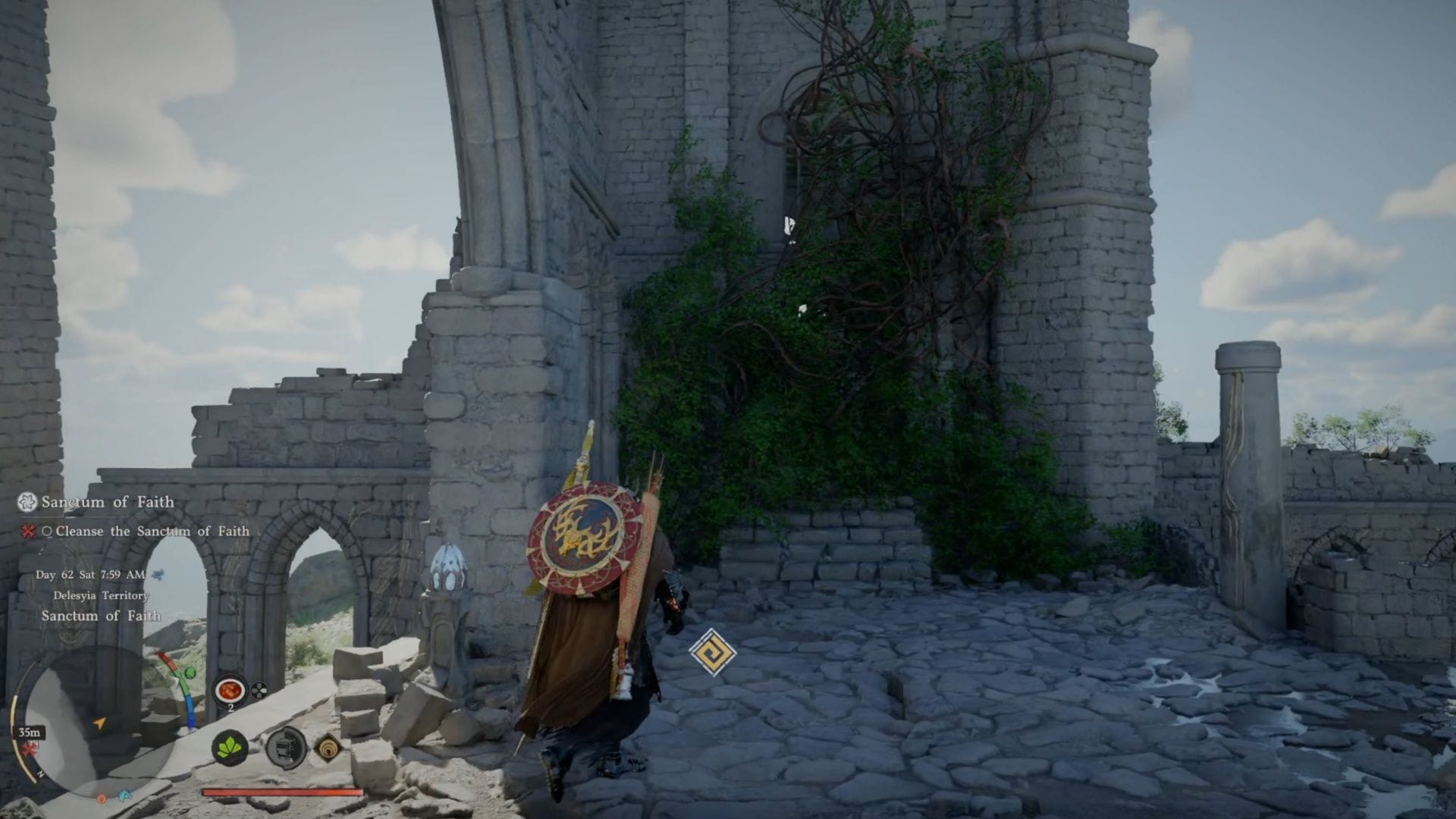The height and width of the screenshot is (819, 1456).
Task: Open the Sanctum of Faith quest tracker
Action: 107,502
